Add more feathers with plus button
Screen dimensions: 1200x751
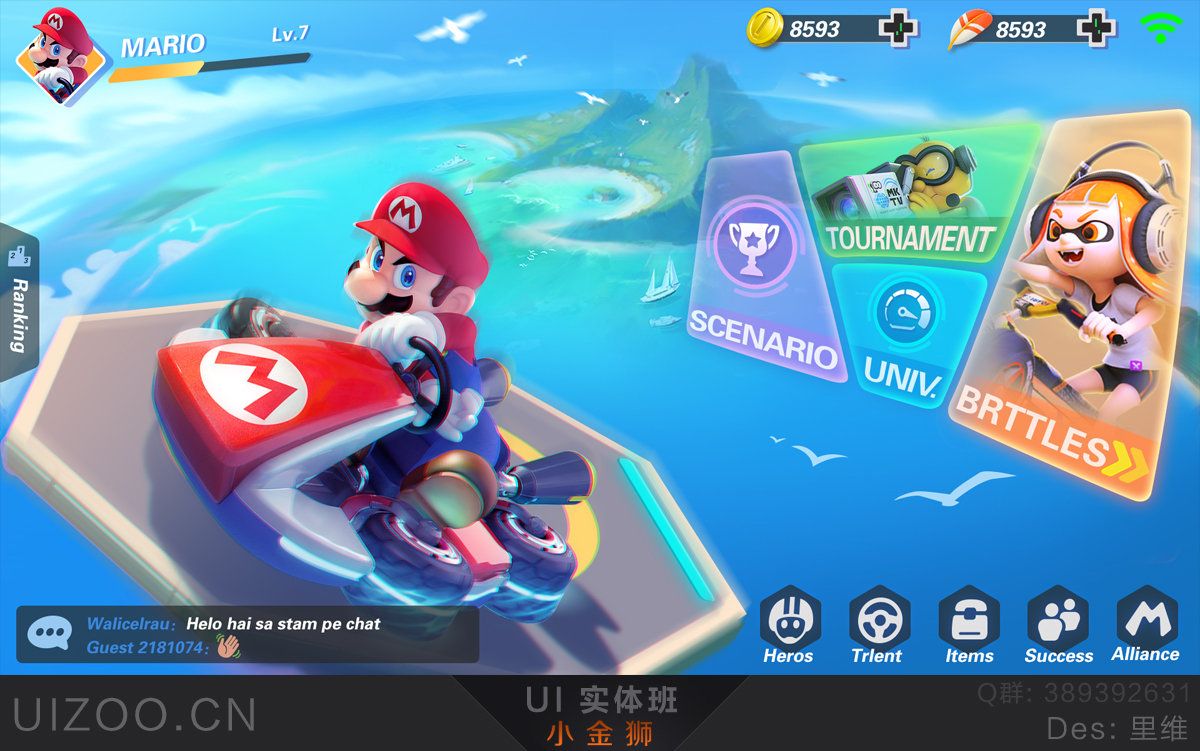click(1096, 28)
